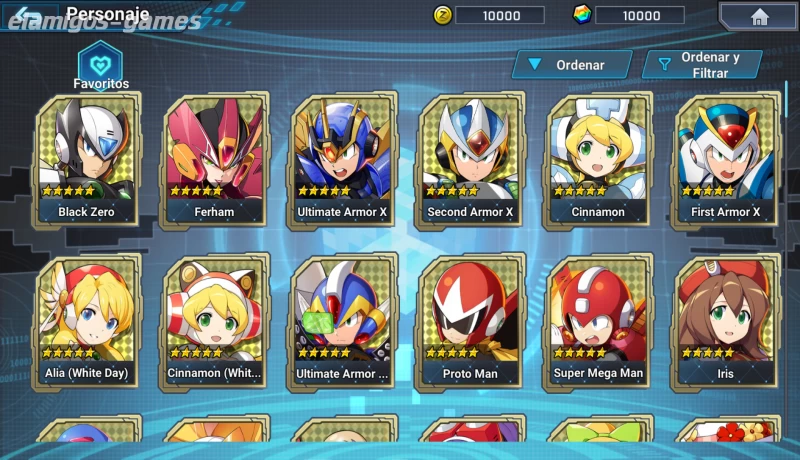Select the First Armor X card
The width and height of the screenshot is (800, 460).
pos(726,160)
